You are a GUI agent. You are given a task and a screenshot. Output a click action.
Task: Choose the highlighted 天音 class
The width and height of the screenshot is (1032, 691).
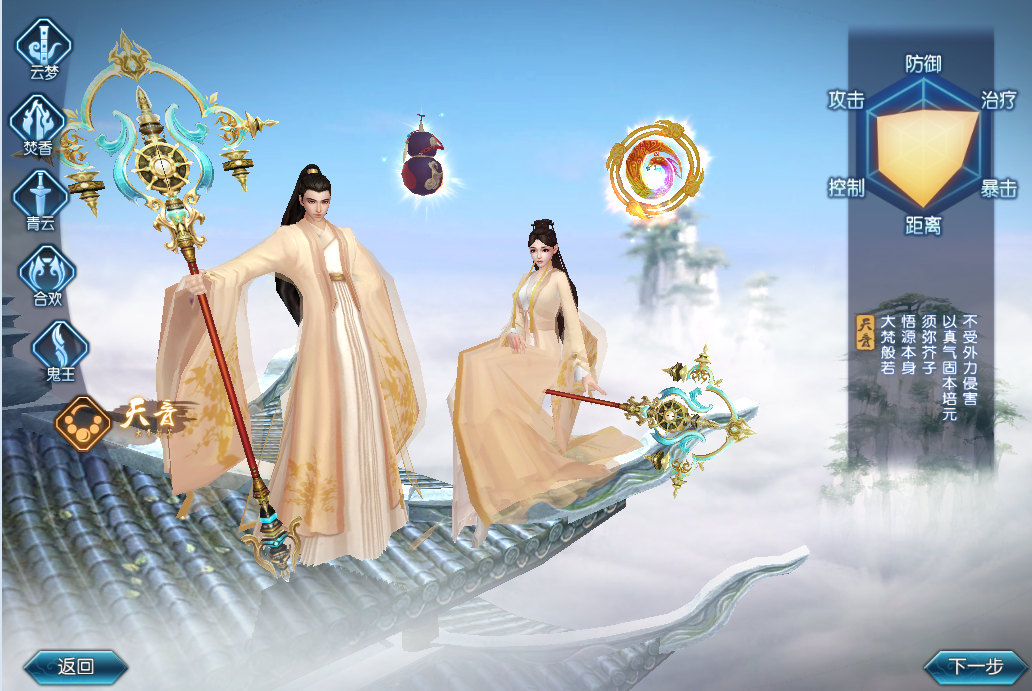84,420
